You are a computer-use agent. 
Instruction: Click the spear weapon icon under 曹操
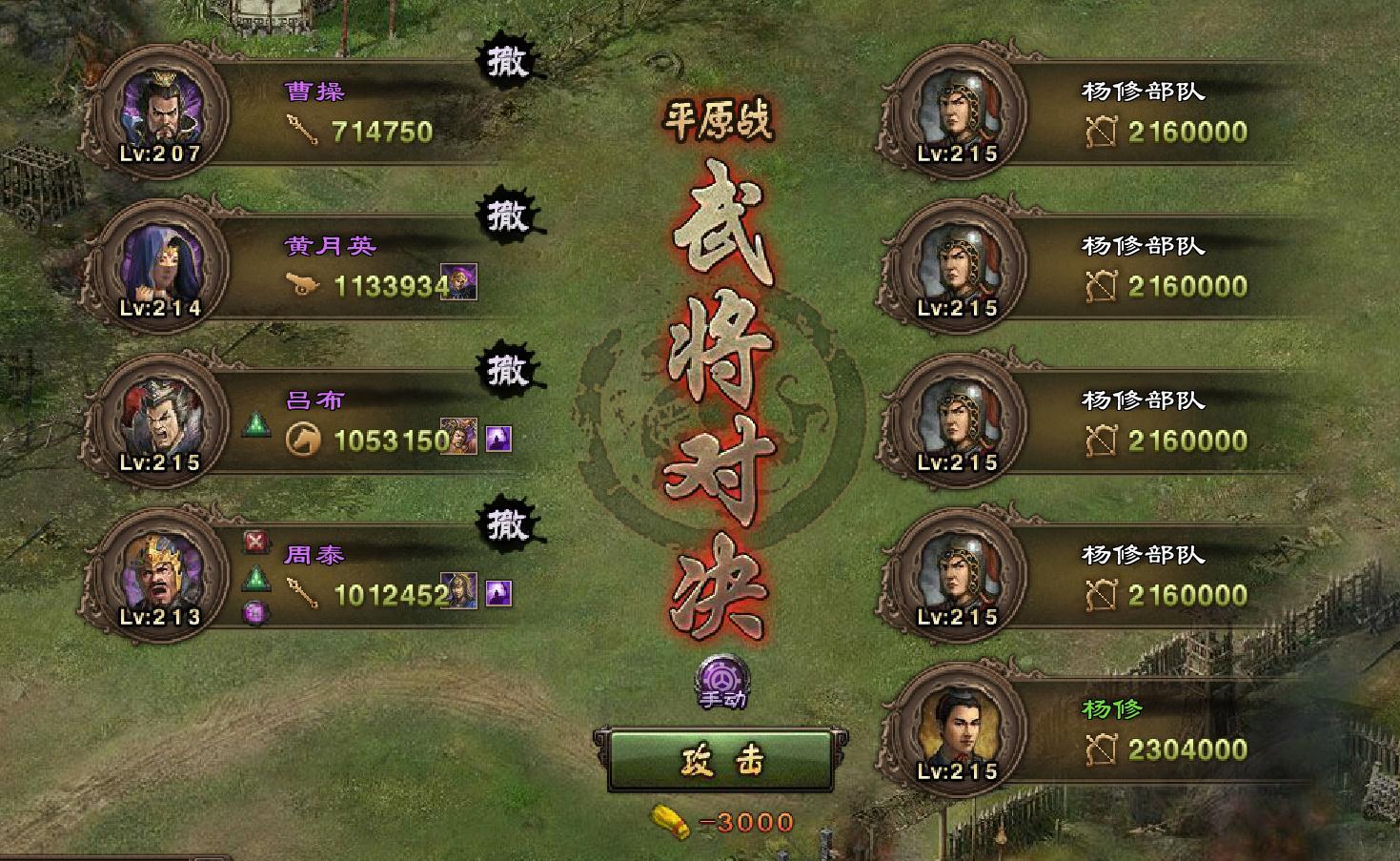tap(303, 127)
